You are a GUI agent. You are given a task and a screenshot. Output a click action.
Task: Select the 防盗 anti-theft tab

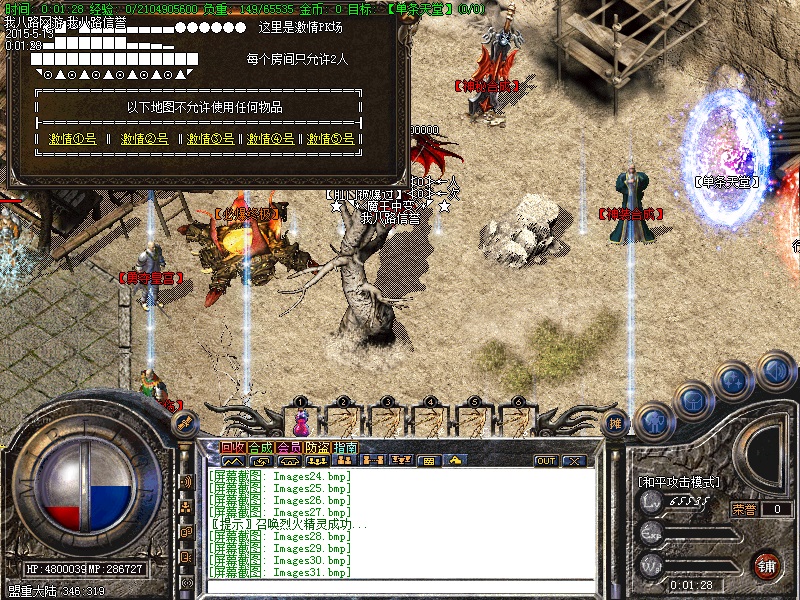pos(317,447)
